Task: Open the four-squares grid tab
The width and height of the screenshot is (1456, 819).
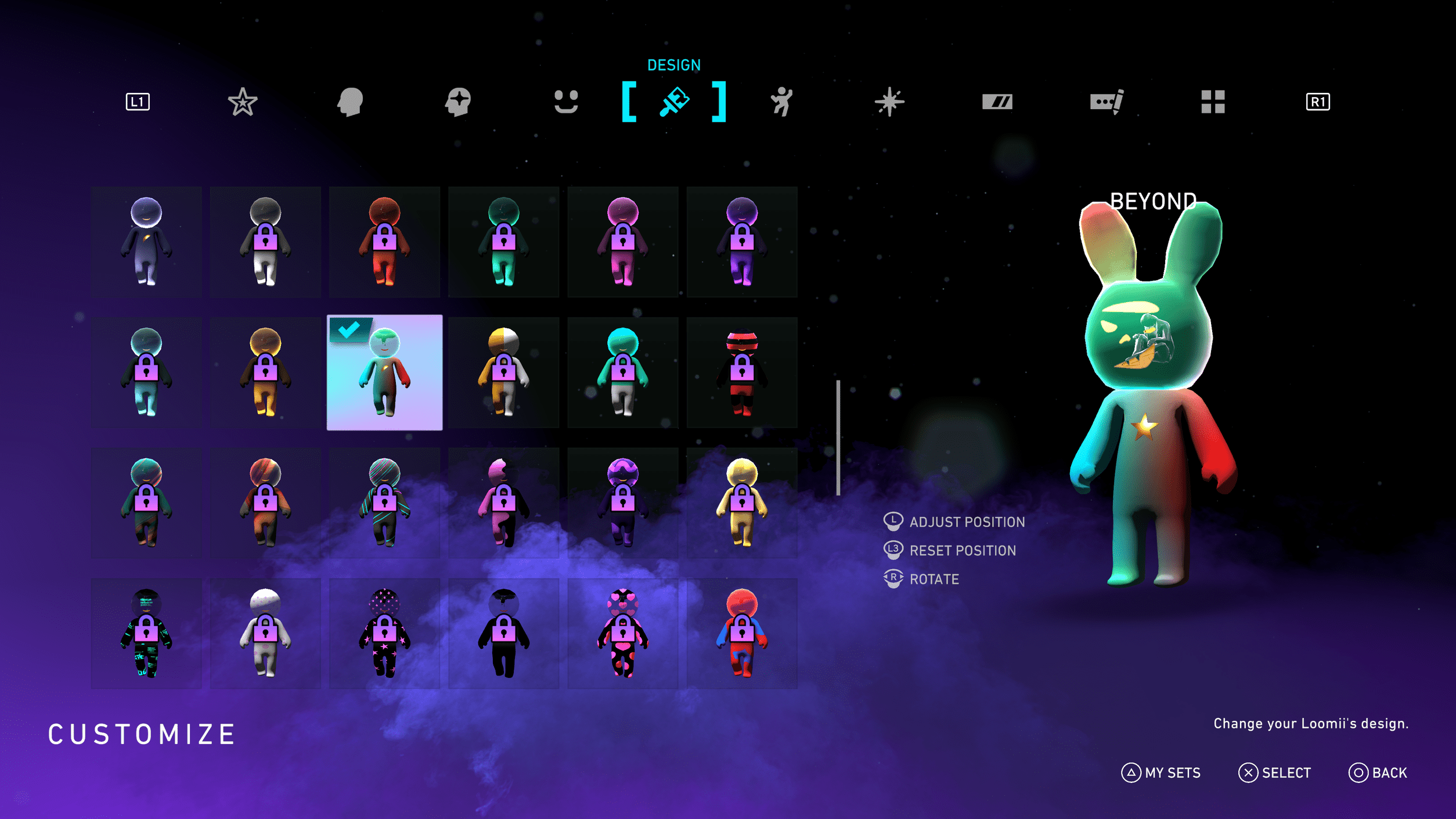Action: tap(1213, 102)
